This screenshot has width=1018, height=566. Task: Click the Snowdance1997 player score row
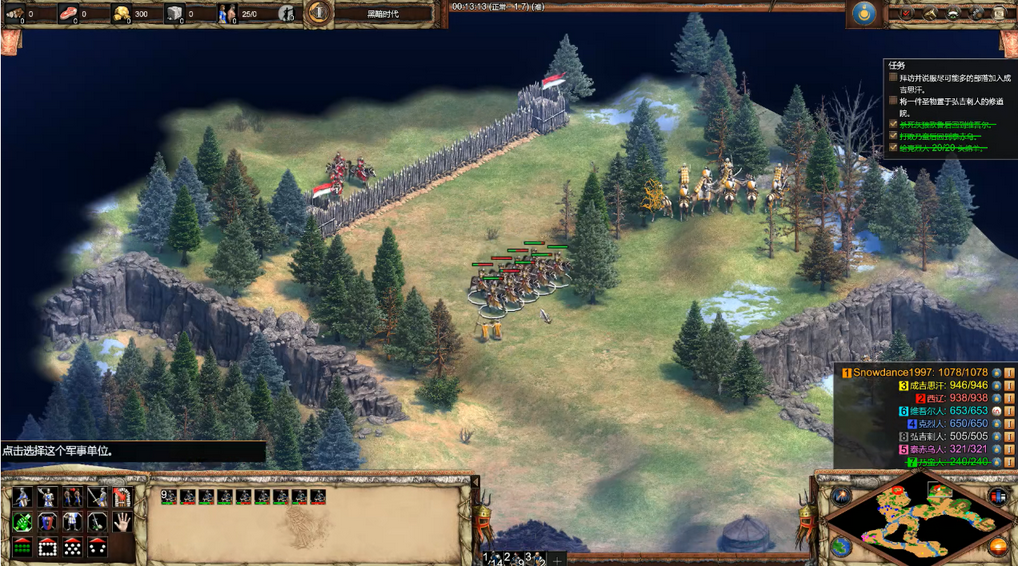click(919, 372)
